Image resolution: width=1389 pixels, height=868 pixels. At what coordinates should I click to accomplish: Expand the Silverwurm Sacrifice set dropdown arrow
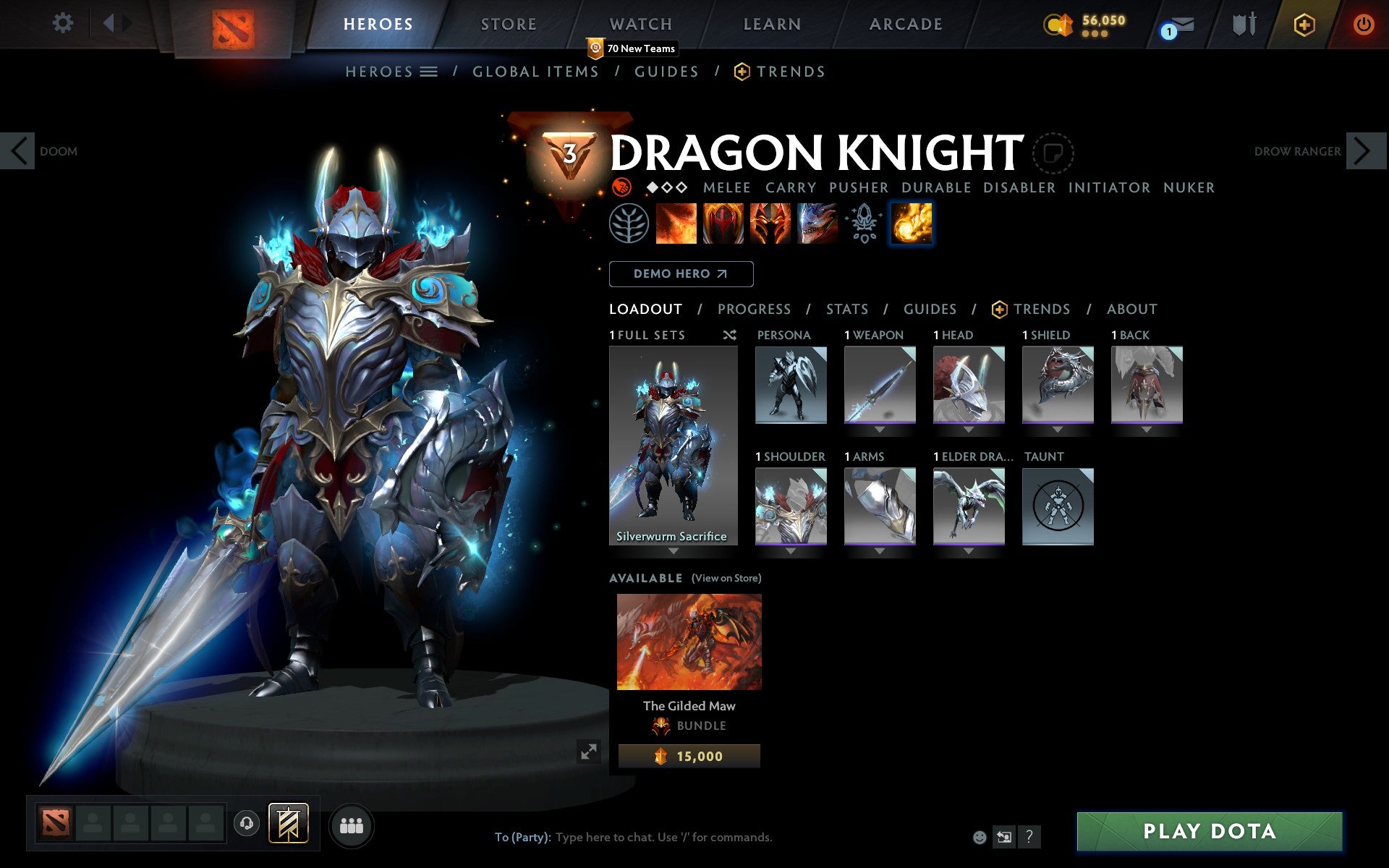(x=674, y=550)
